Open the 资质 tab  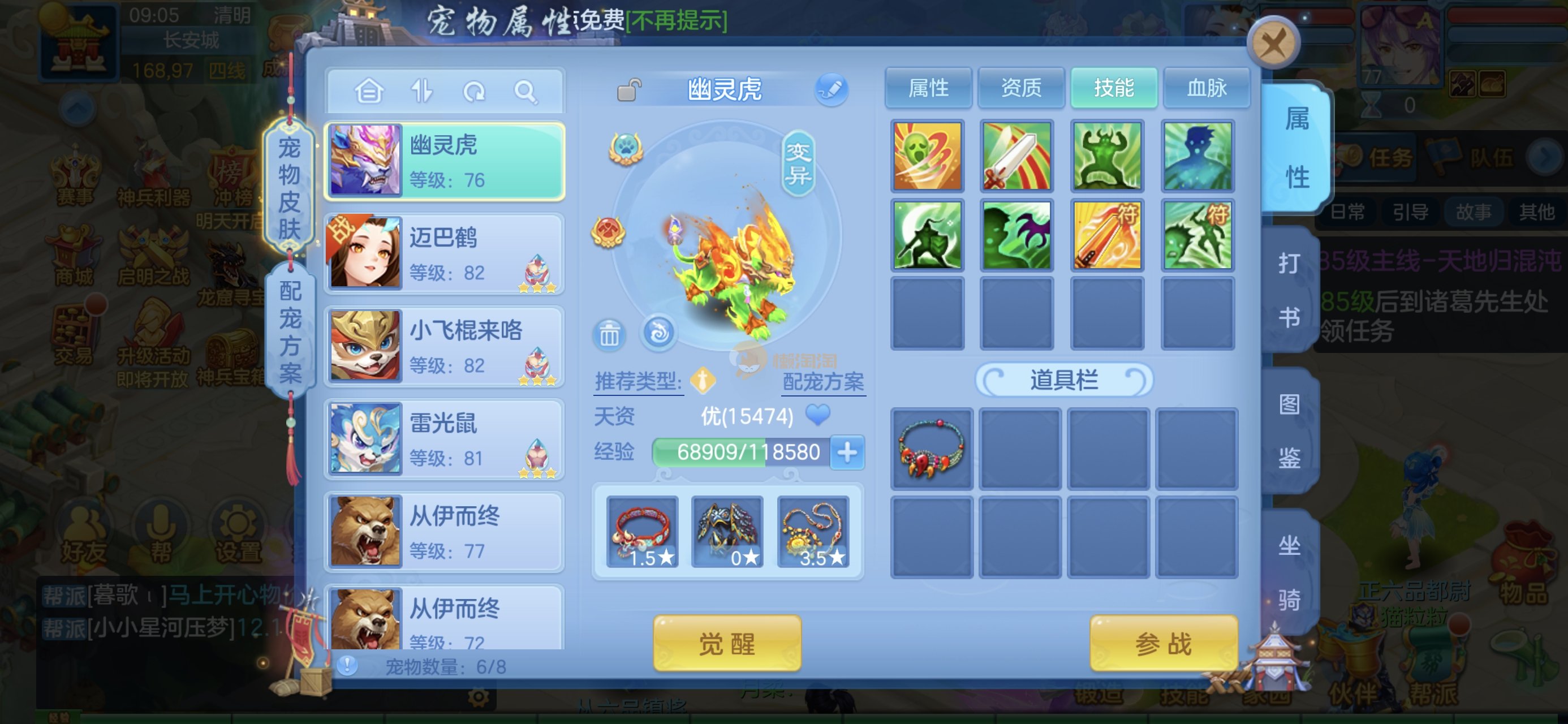1021,88
